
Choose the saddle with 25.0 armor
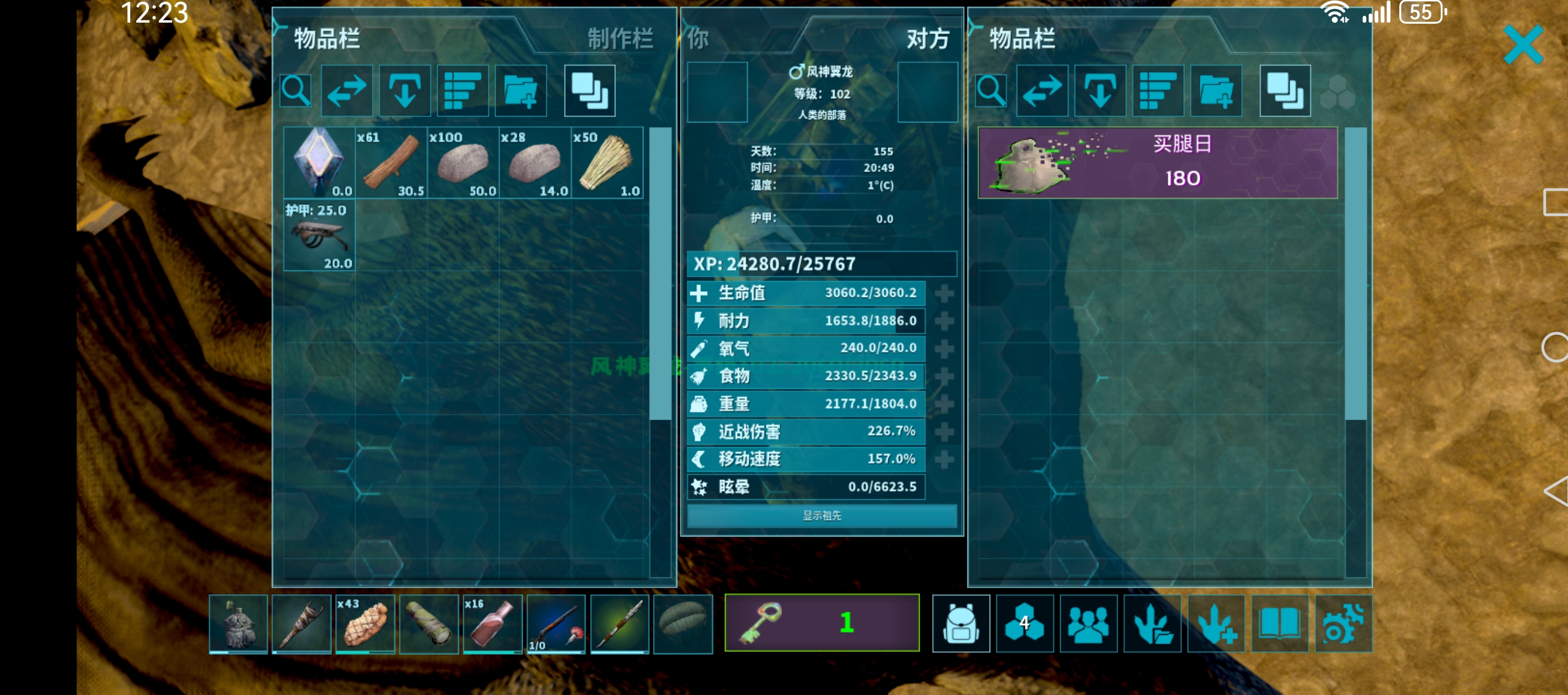[x=319, y=235]
